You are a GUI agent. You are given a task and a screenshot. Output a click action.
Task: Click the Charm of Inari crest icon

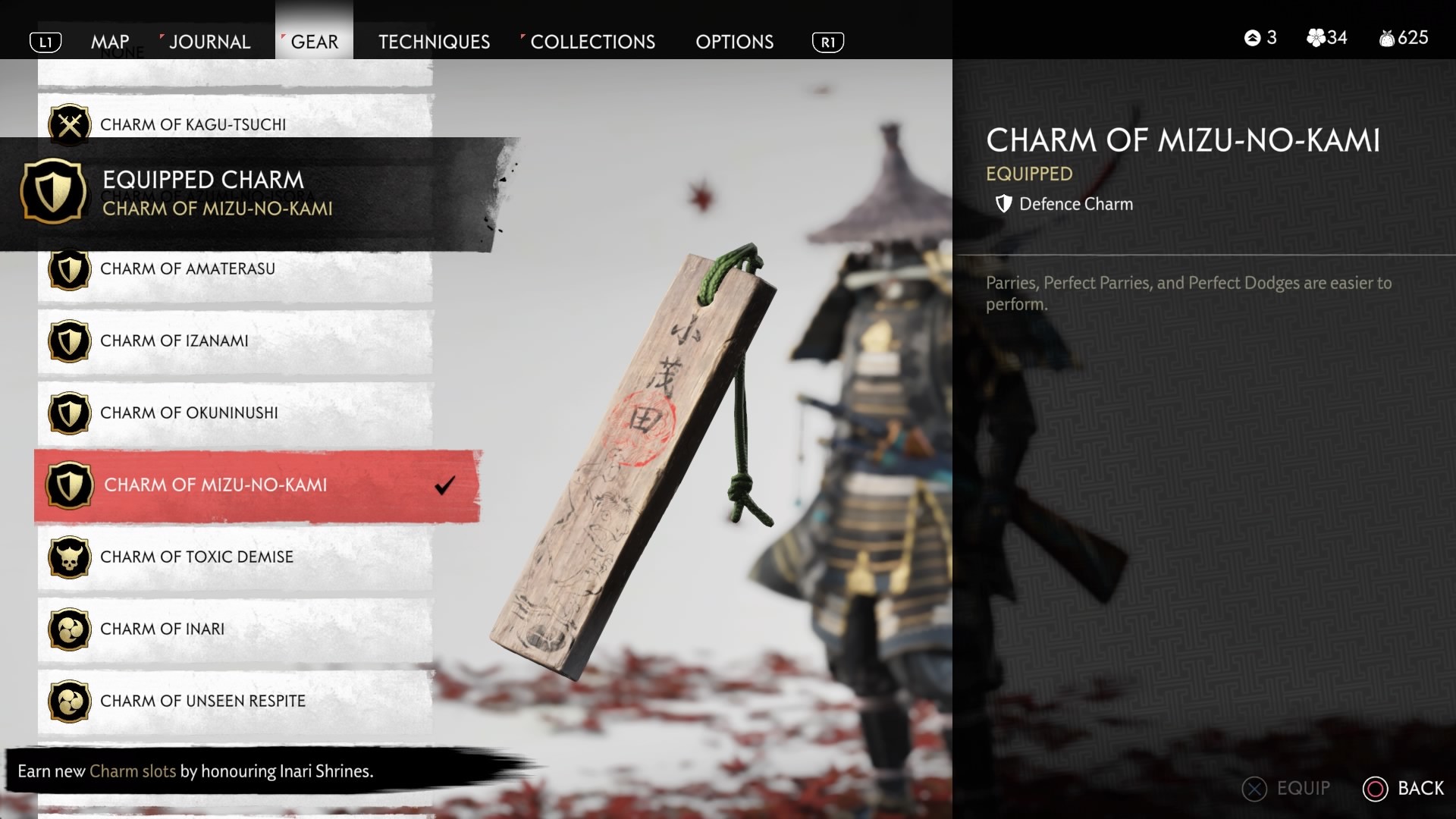point(69,629)
